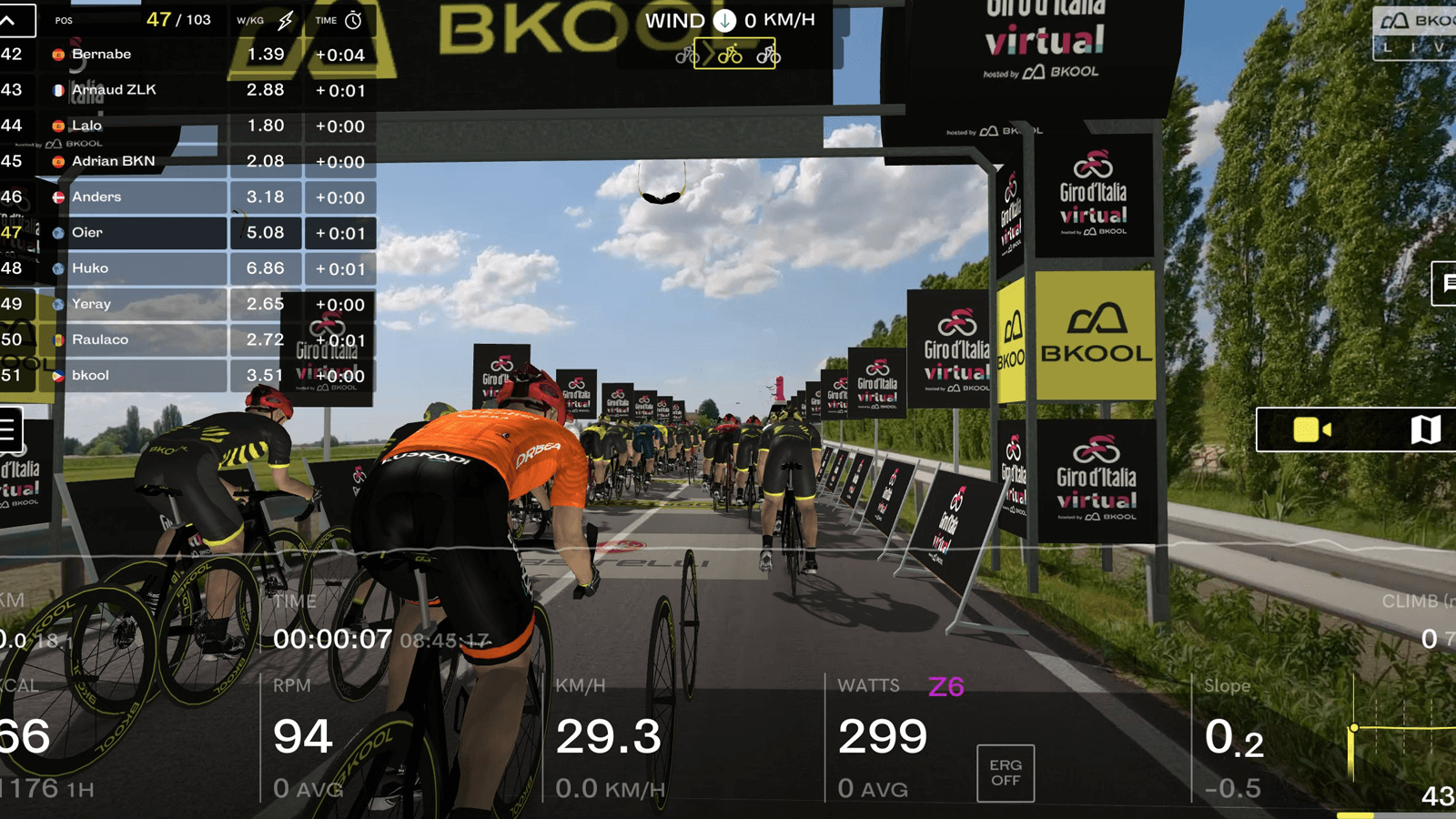Image resolution: width=1456 pixels, height=819 pixels.
Task: Choose rider Bernabe's leaderboard row
Action: point(136,55)
